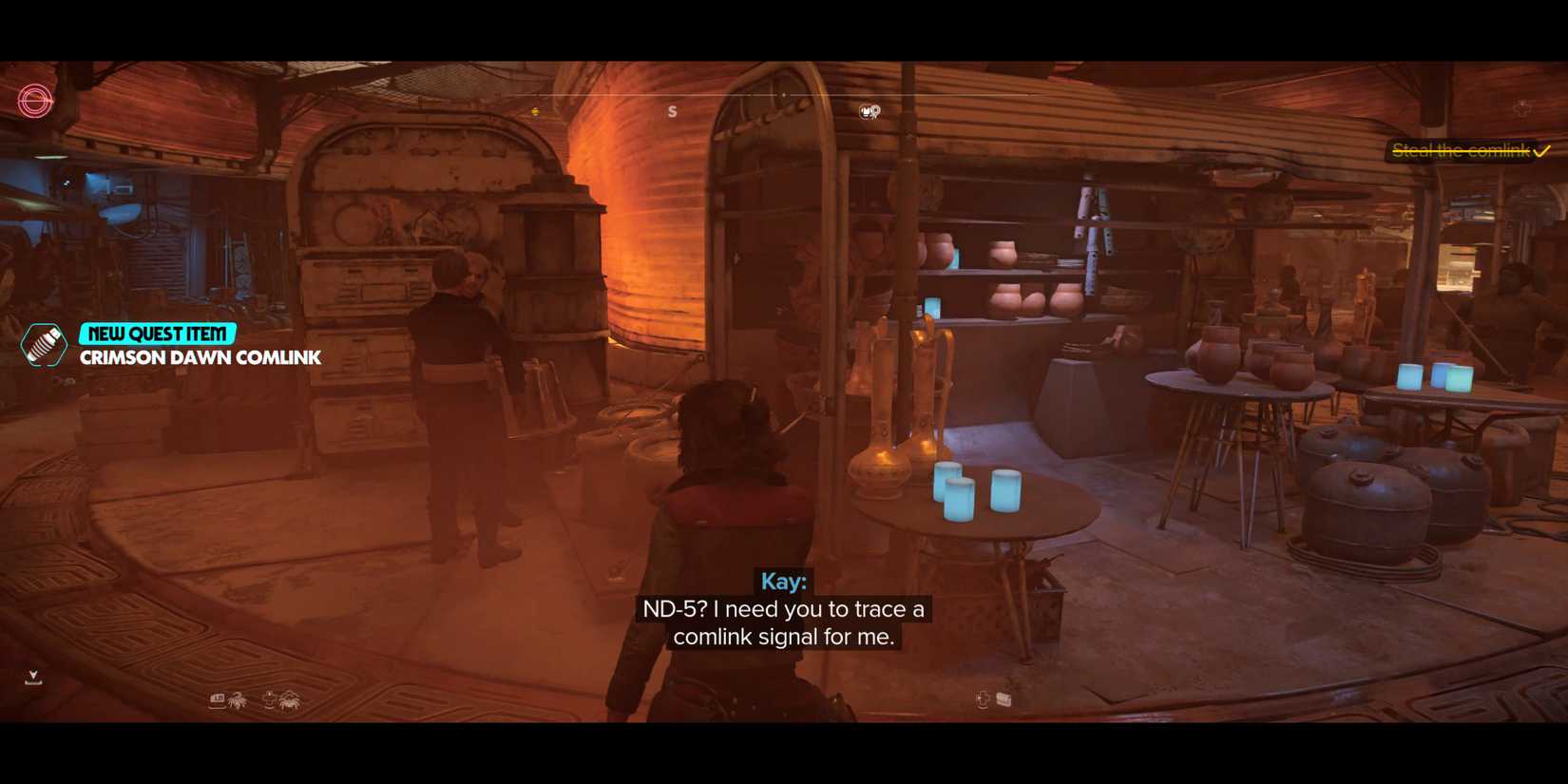1568x784 pixels.
Task: Click the LB button prompt icon
Action: point(216,698)
